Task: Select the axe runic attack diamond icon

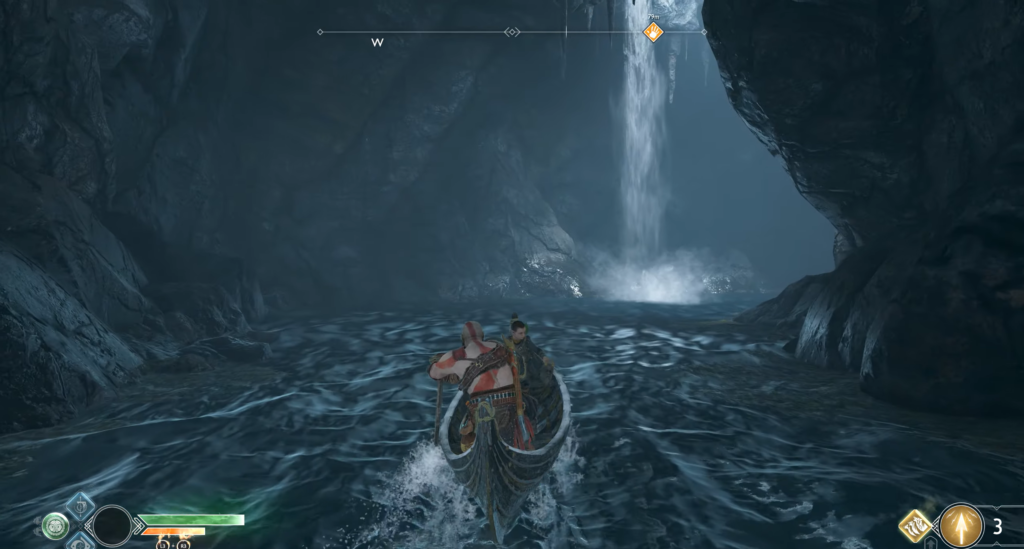Action: pyautogui.click(x=81, y=504)
